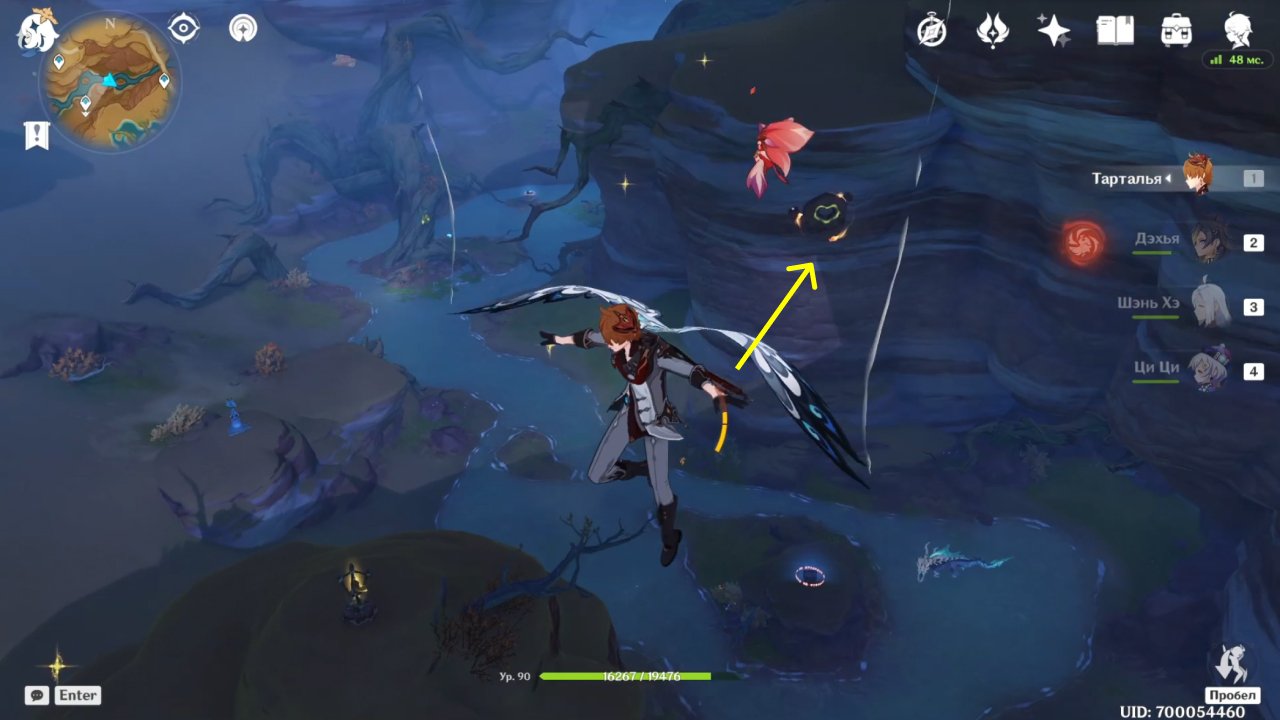Open the character screen head icon

[1237, 29]
